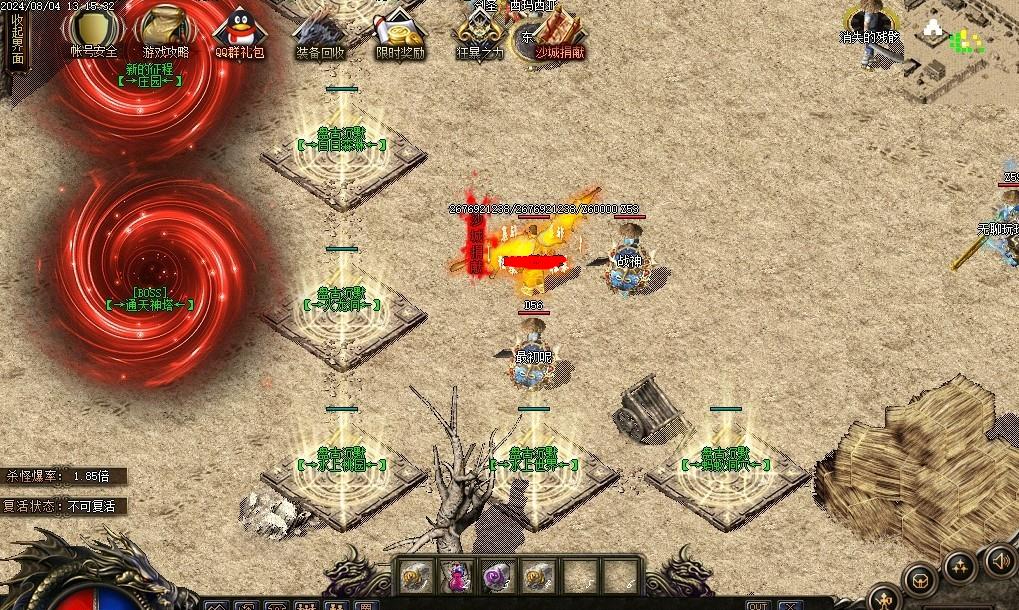The image size is (1019, 610).
Task: Activate the 狂暴之力 berserk power icon
Action: [480, 30]
